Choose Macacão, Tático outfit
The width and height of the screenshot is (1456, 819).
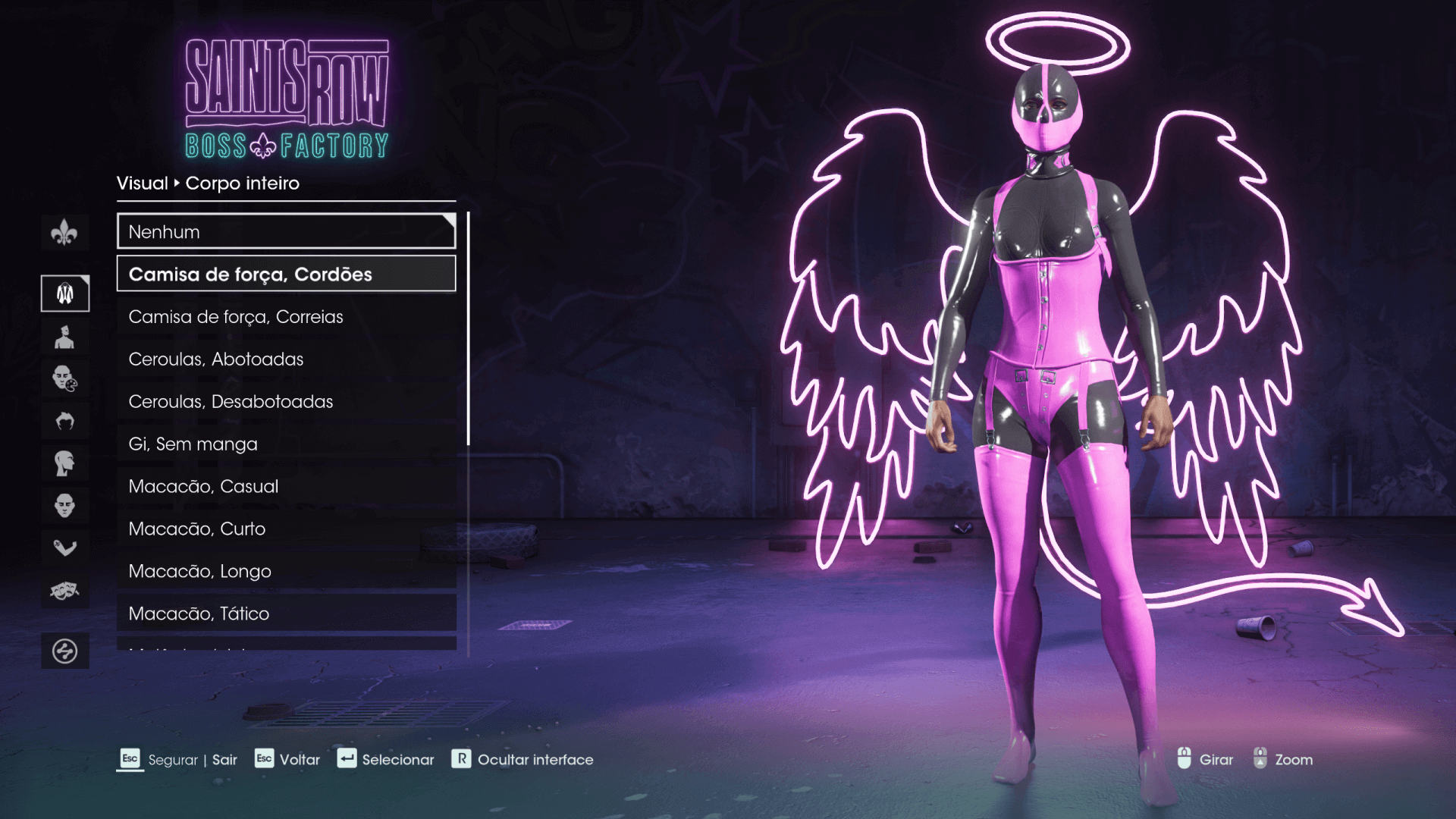tap(286, 613)
